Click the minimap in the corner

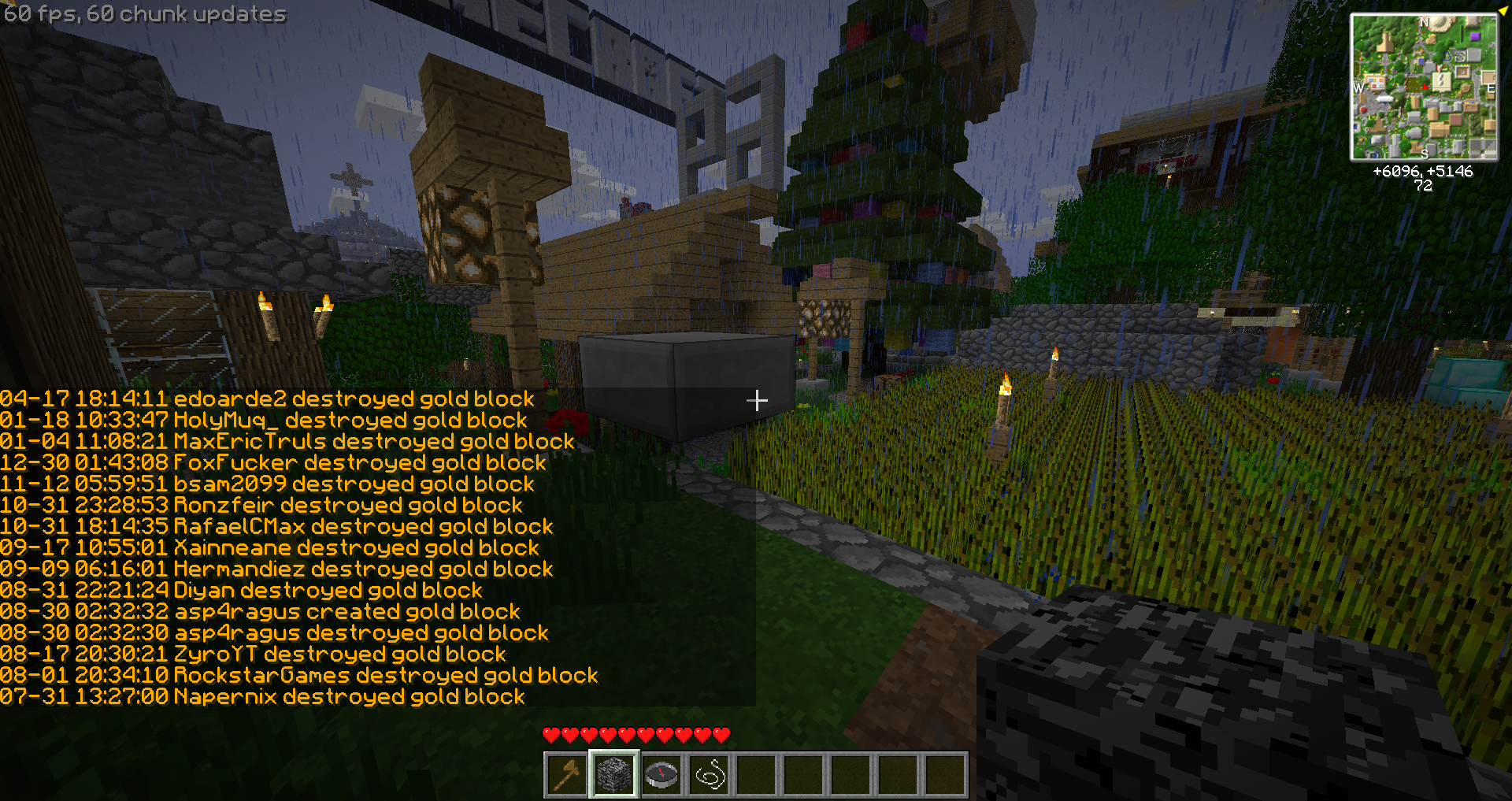click(x=1423, y=87)
